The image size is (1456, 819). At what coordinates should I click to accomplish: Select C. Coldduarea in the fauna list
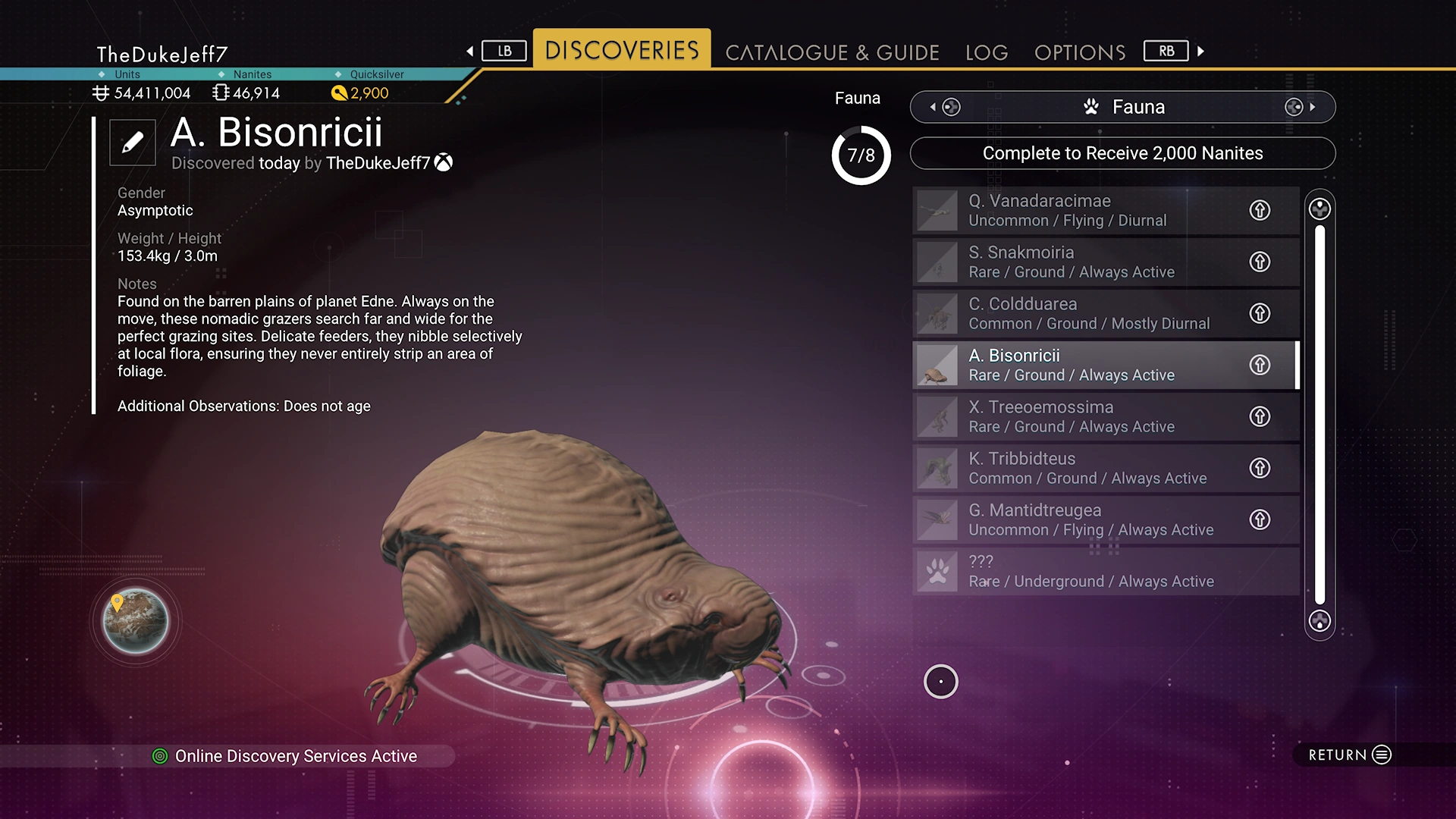tap(1077, 313)
